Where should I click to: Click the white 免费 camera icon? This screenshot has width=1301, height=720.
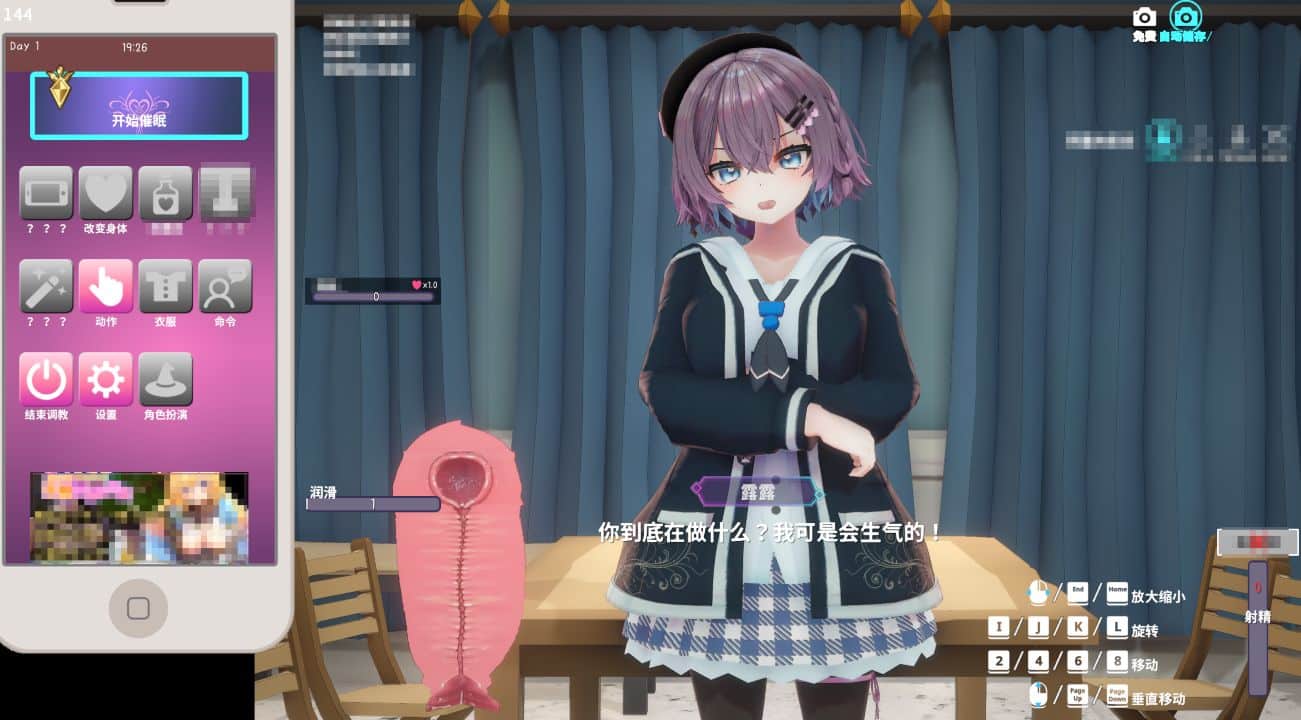tap(1142, 16)
